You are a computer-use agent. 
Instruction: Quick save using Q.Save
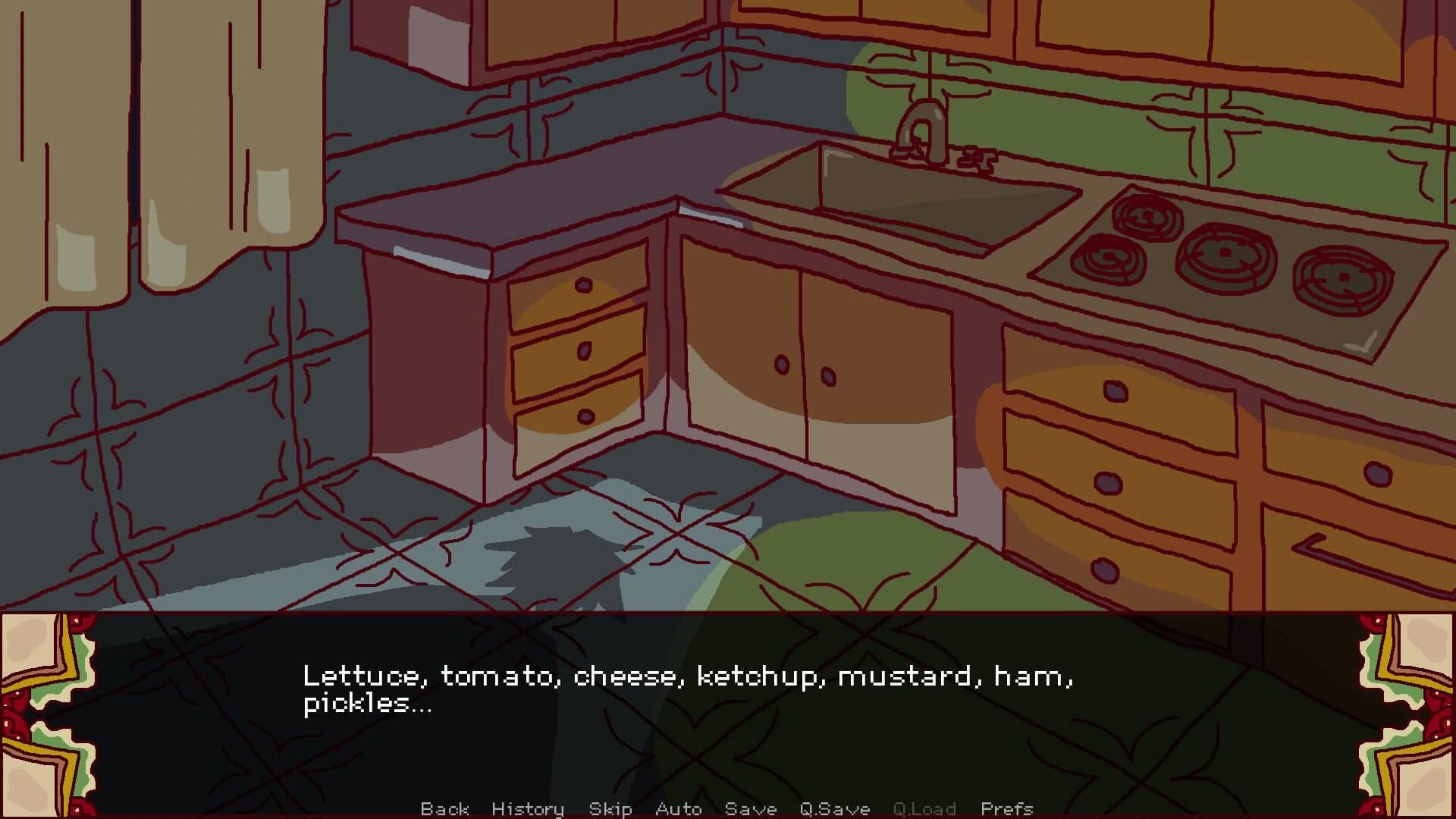(x=834, y=808)
